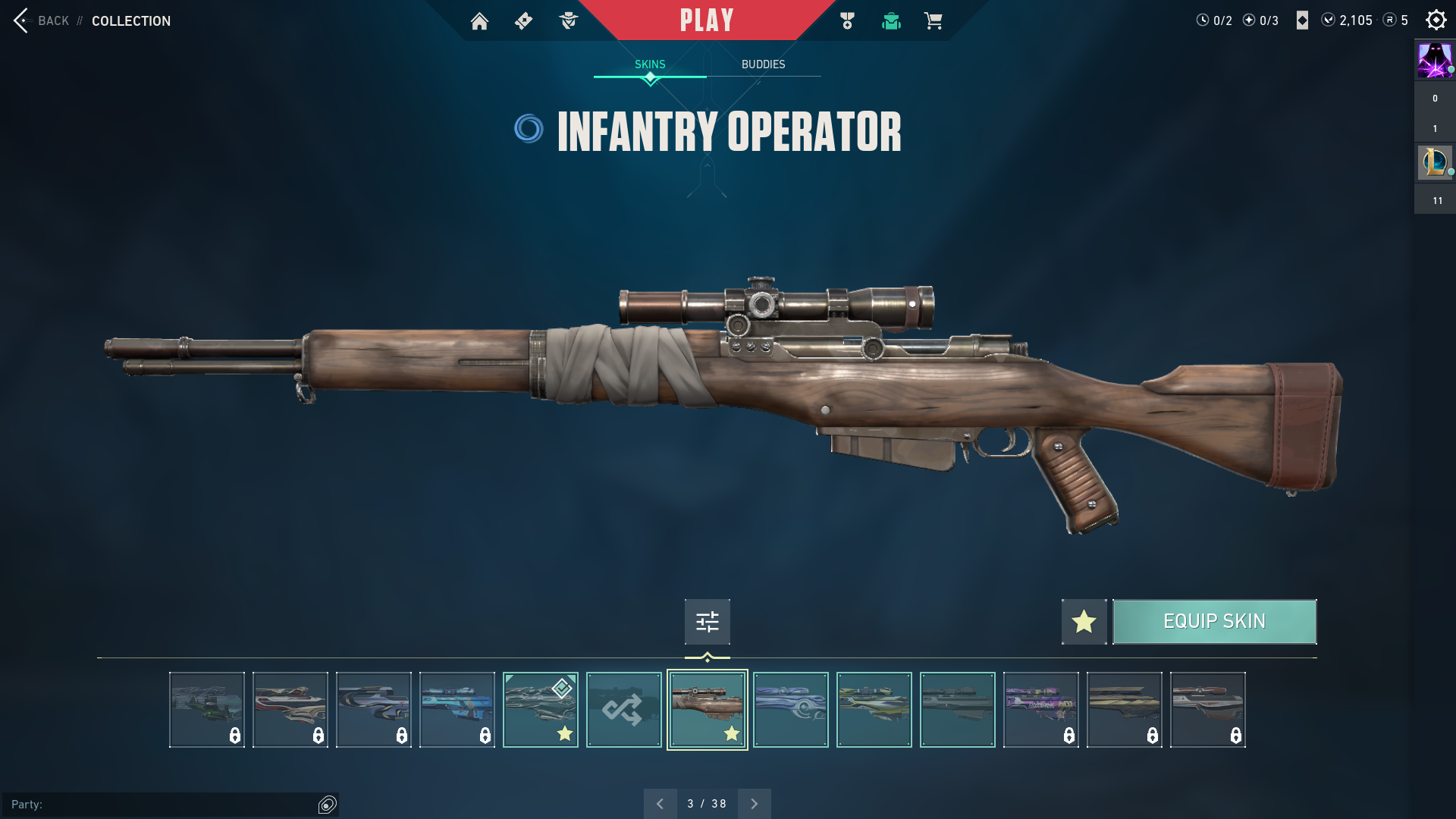Select the purple-haired friend avatar
Viewport: 1456px width, 819px height.
[x=1434, y=61]
